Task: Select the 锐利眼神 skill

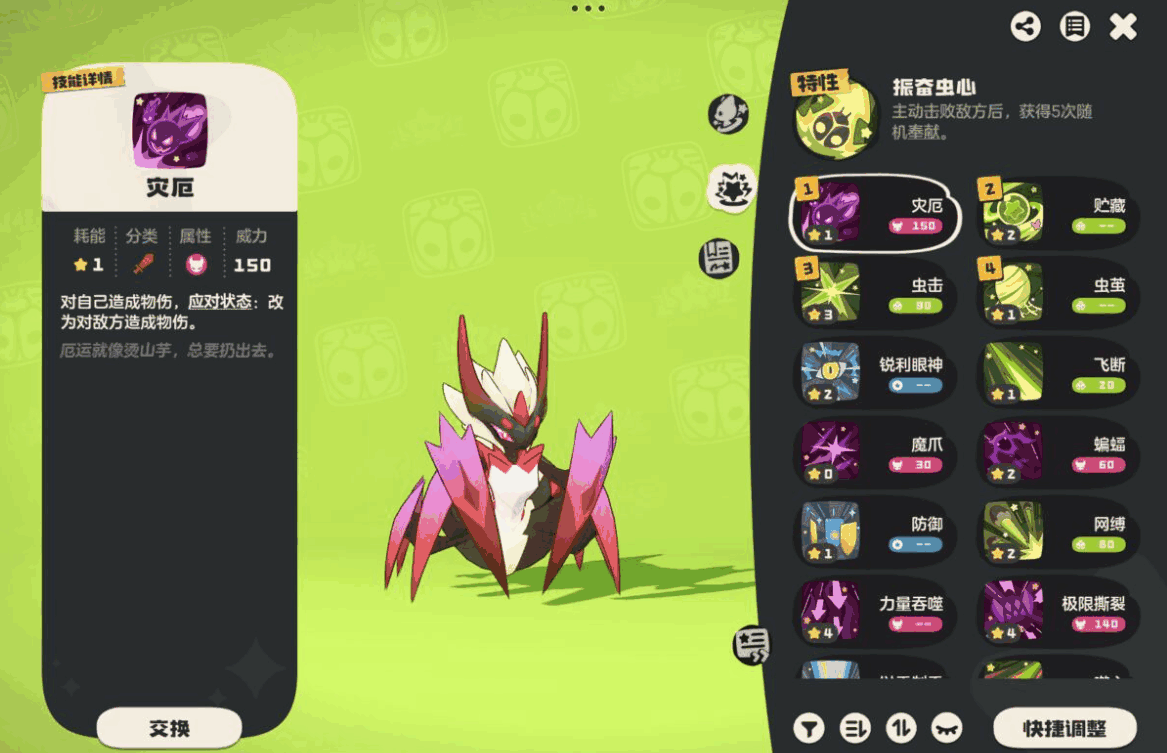Action: point(875,373)
